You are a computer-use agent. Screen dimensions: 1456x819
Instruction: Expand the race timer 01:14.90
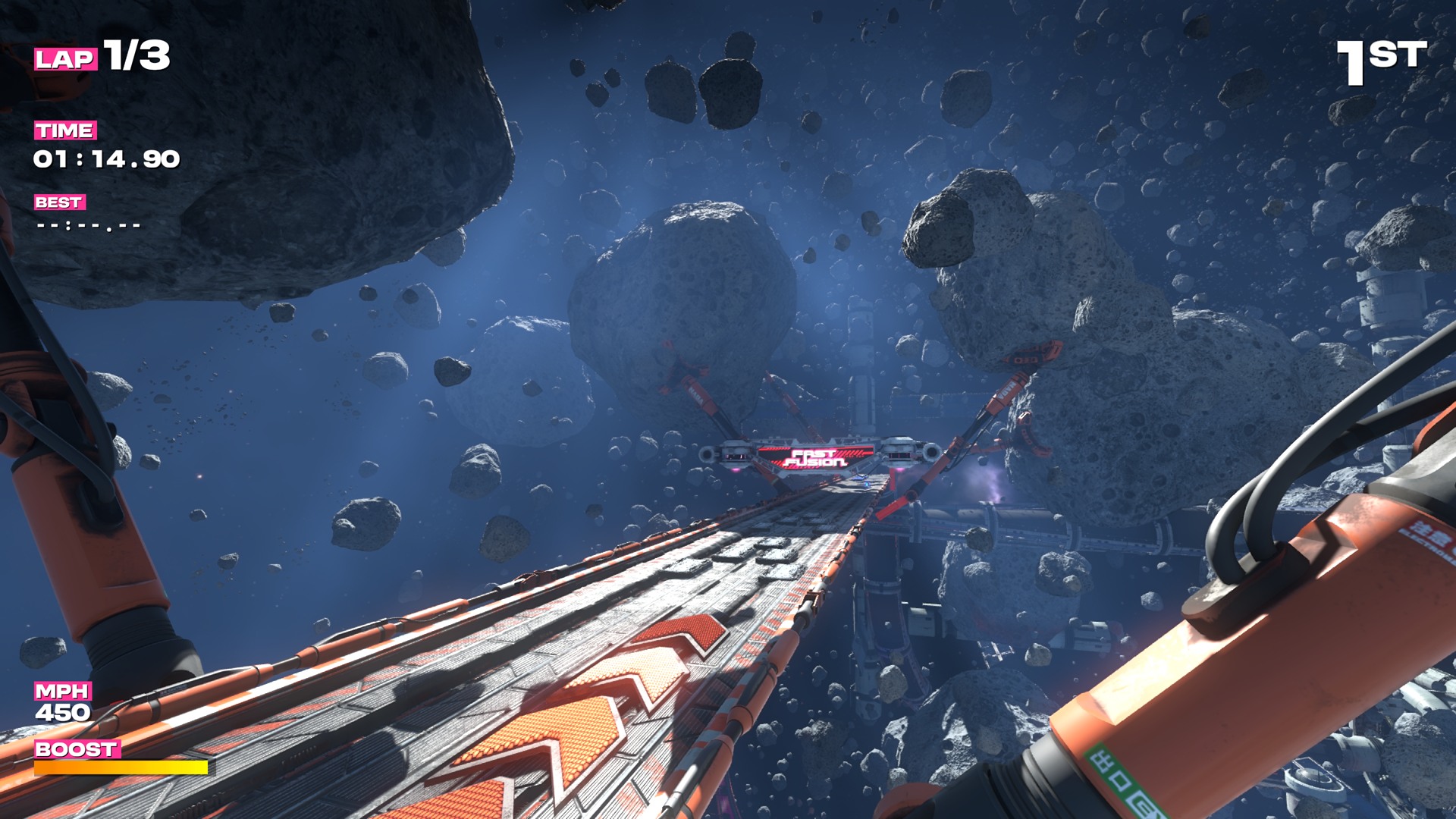[x=106, y=159]
